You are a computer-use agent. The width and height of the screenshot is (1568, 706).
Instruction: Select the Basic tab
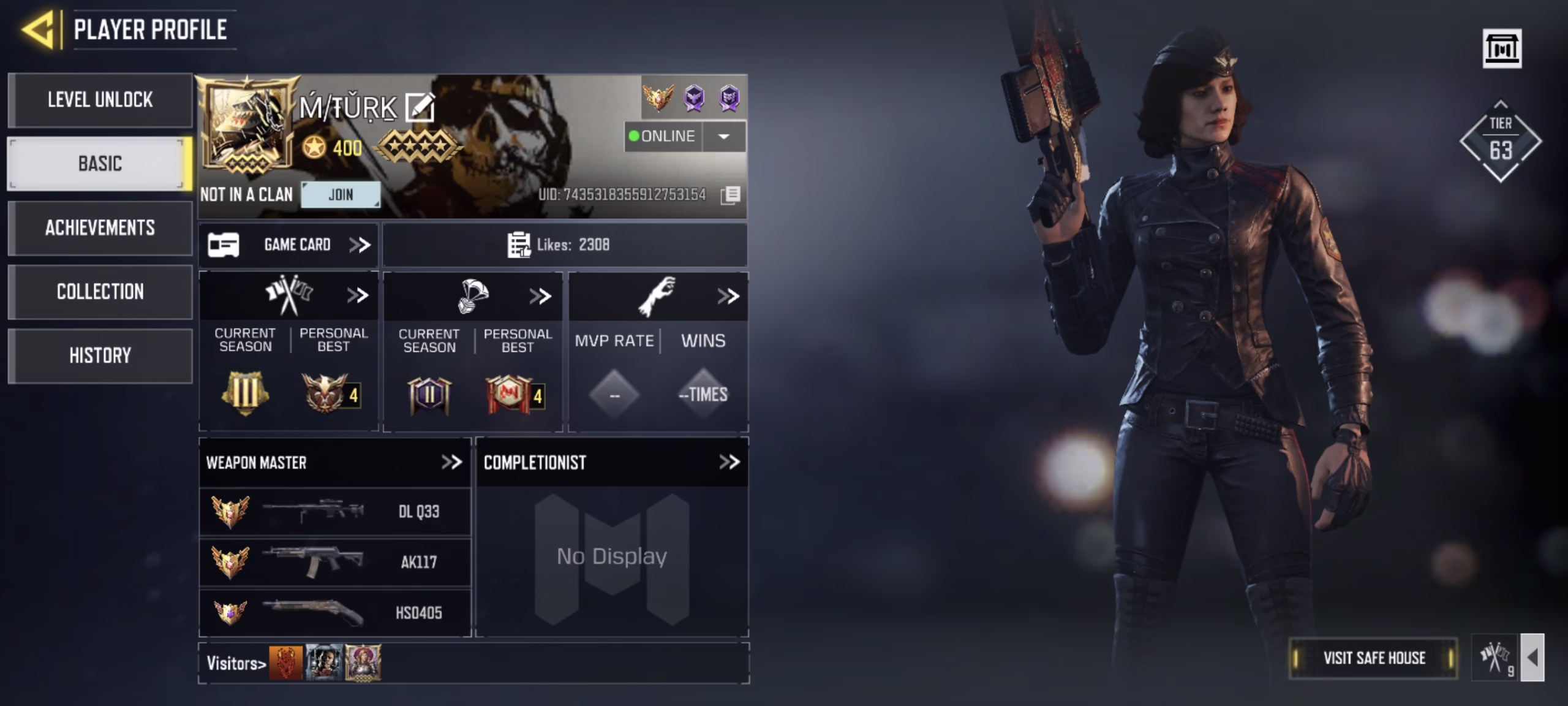click(100, 164)
